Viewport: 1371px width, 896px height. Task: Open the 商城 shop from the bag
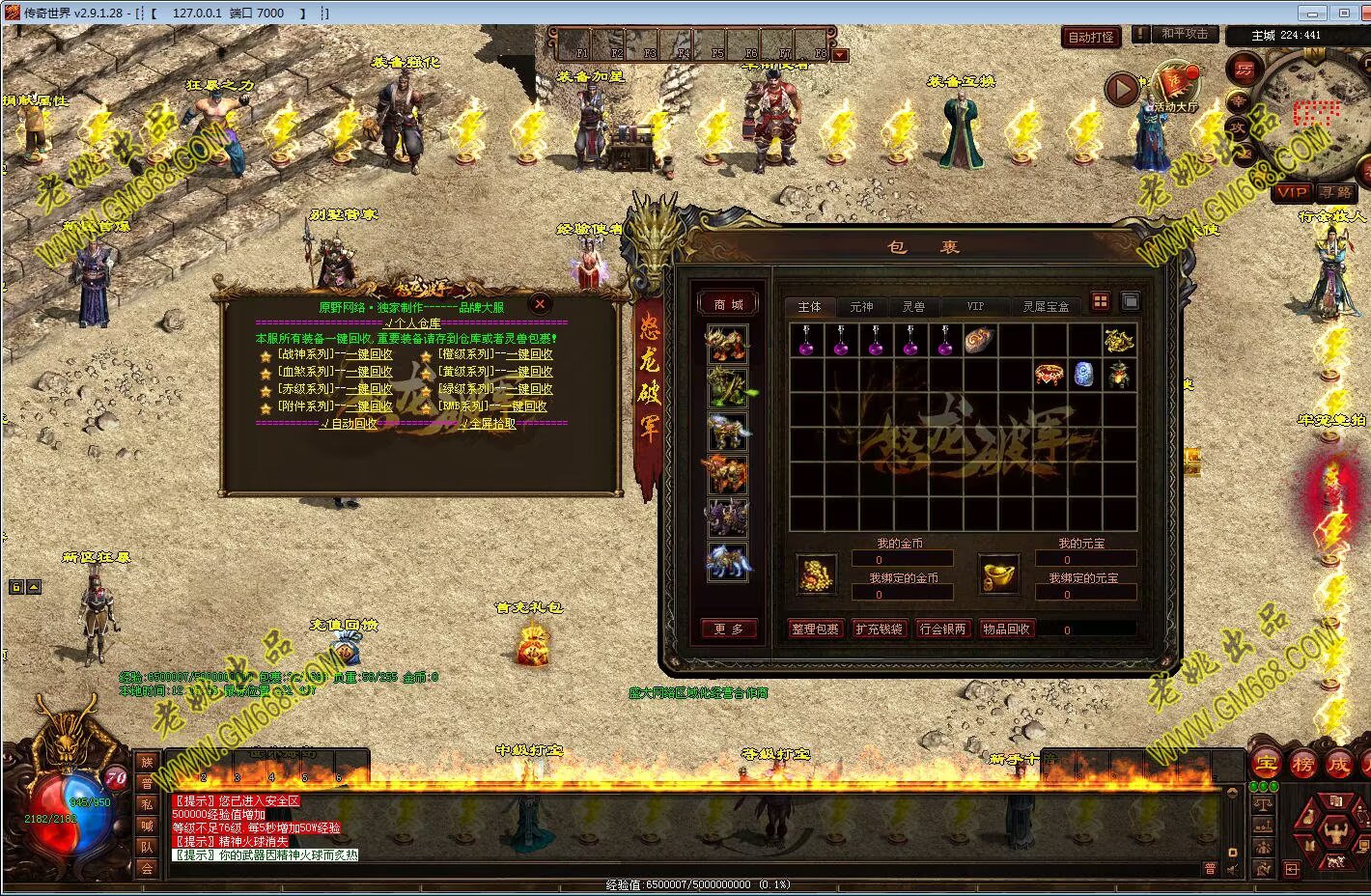point(728,304)
